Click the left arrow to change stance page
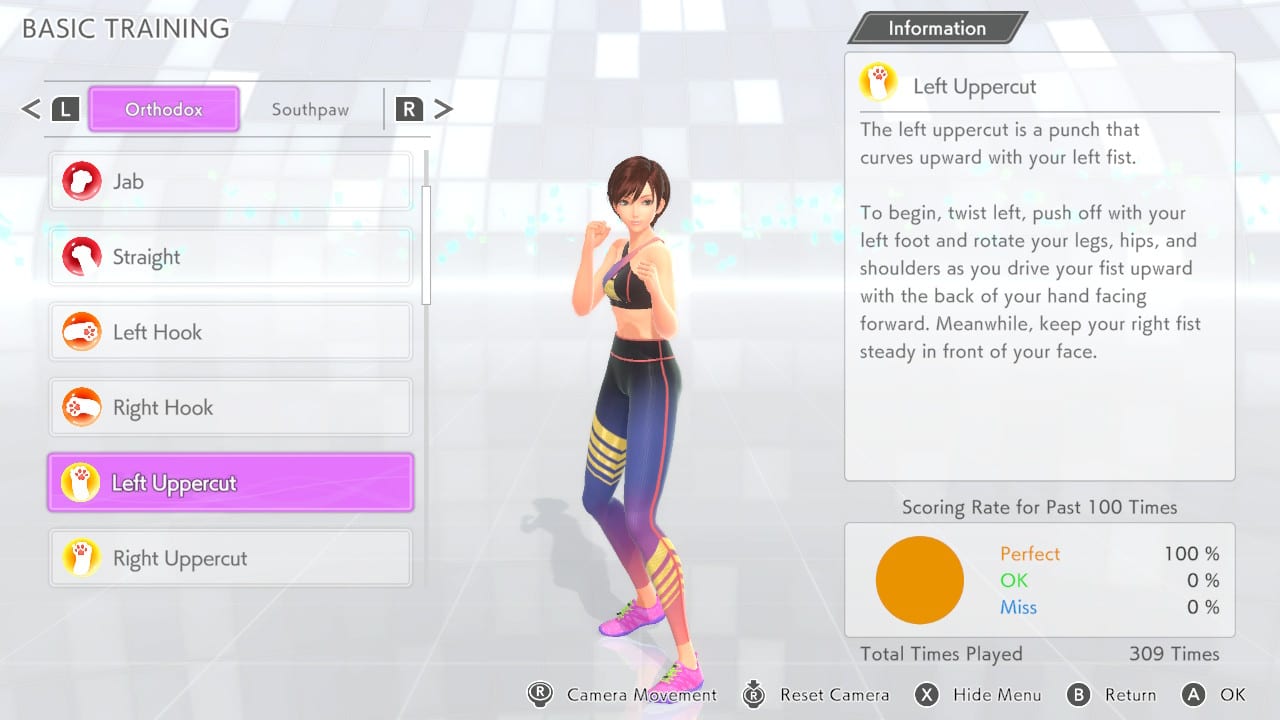The image size is (1280, 720). pyautogui.click(x=30, y=109)
